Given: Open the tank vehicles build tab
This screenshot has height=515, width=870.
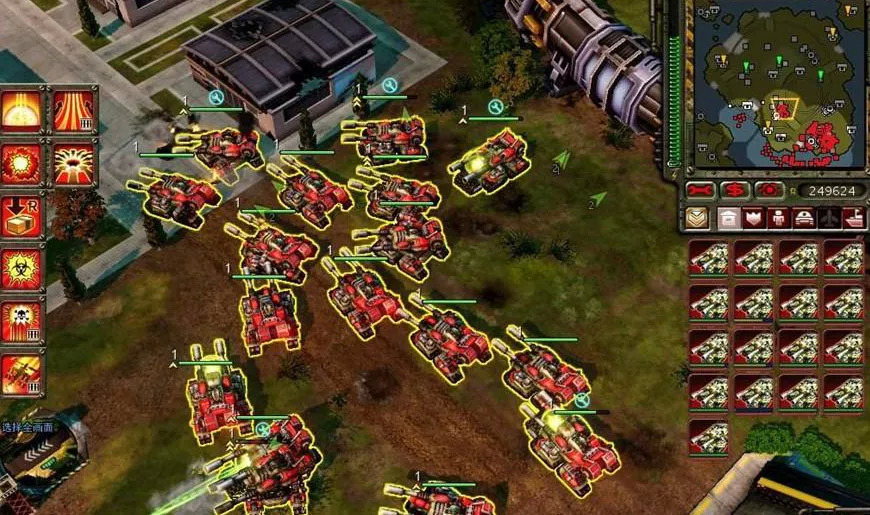Looking at the screenshot, I should 804,218.
